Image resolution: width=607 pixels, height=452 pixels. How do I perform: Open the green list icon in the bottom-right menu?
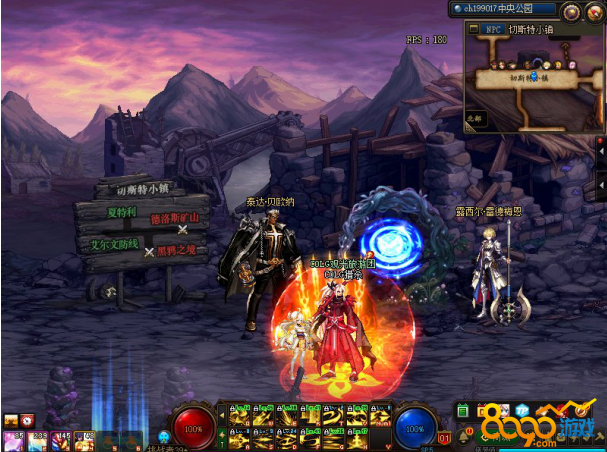(462, 411)
